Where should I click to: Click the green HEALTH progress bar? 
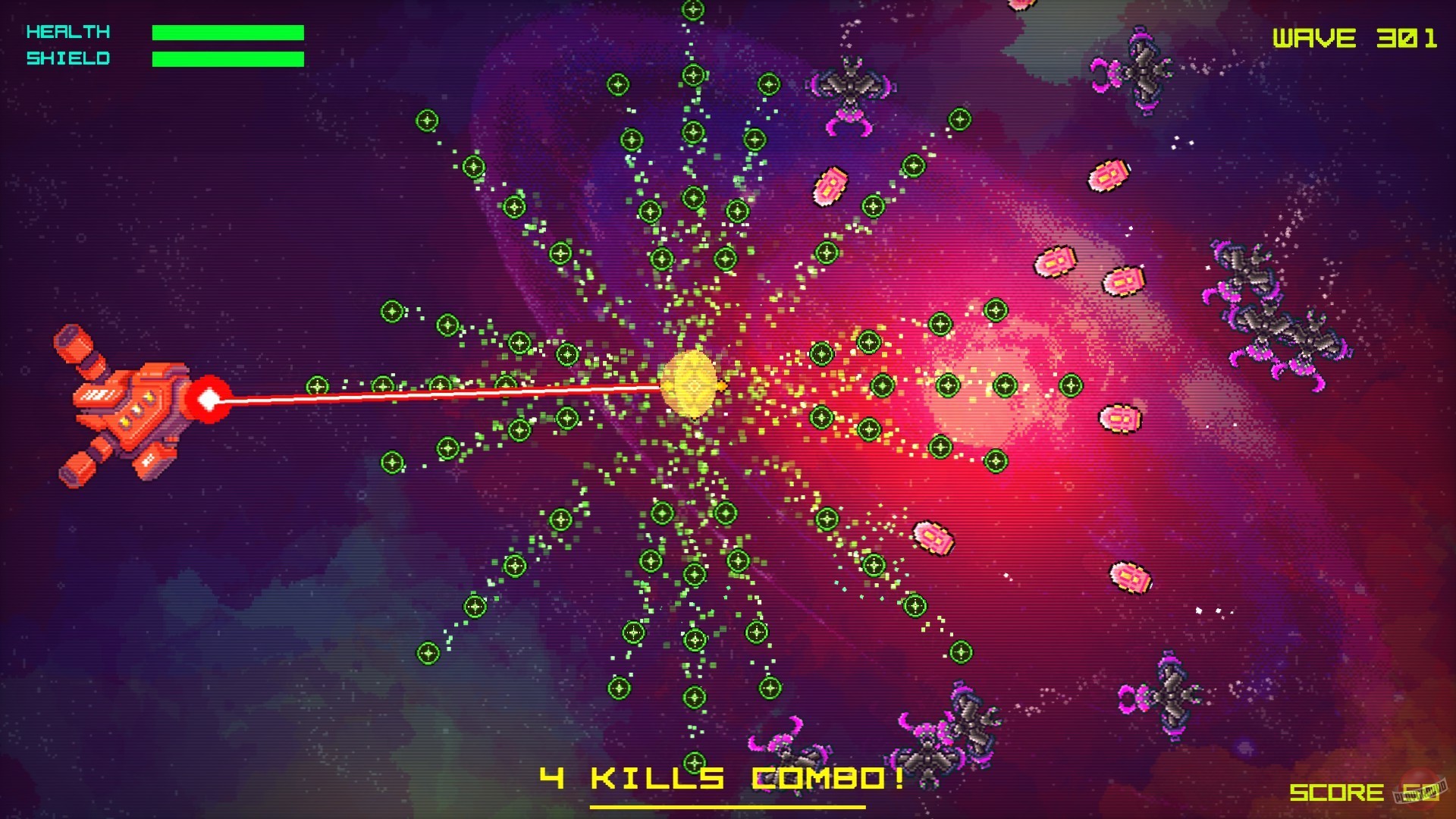(227, 31)
